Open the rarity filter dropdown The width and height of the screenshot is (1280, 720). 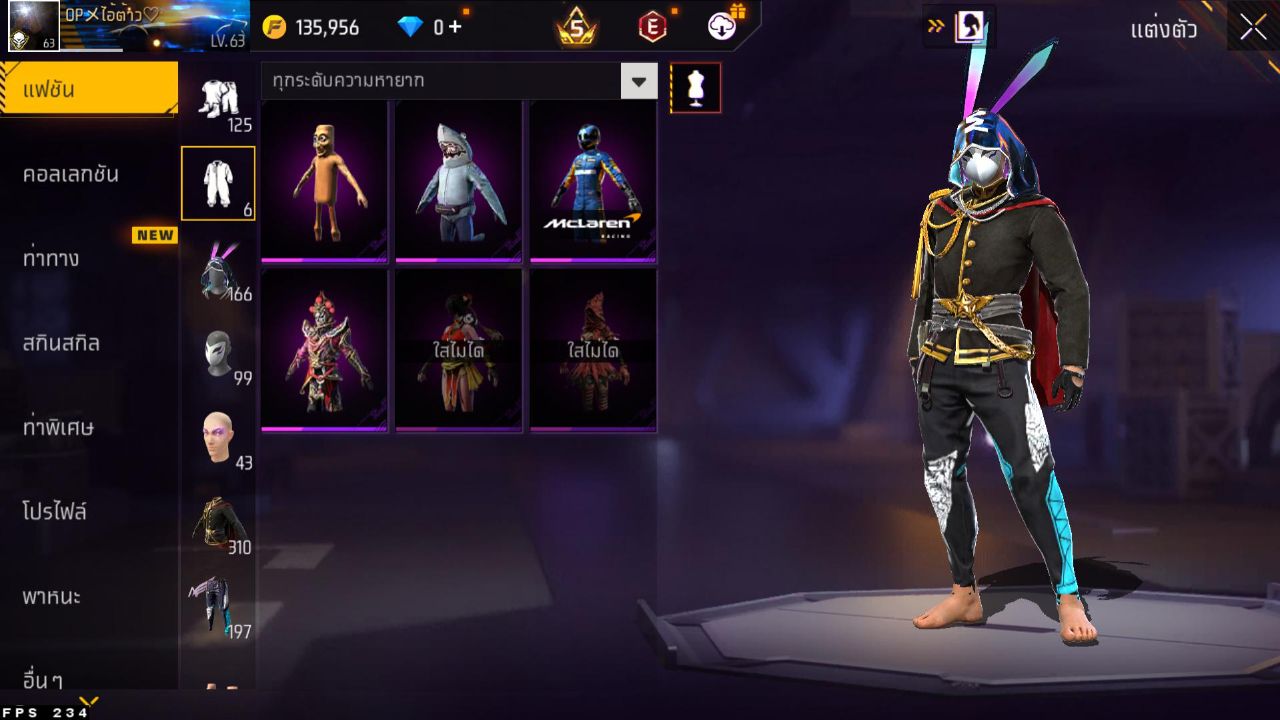click(x=638, y=81)
